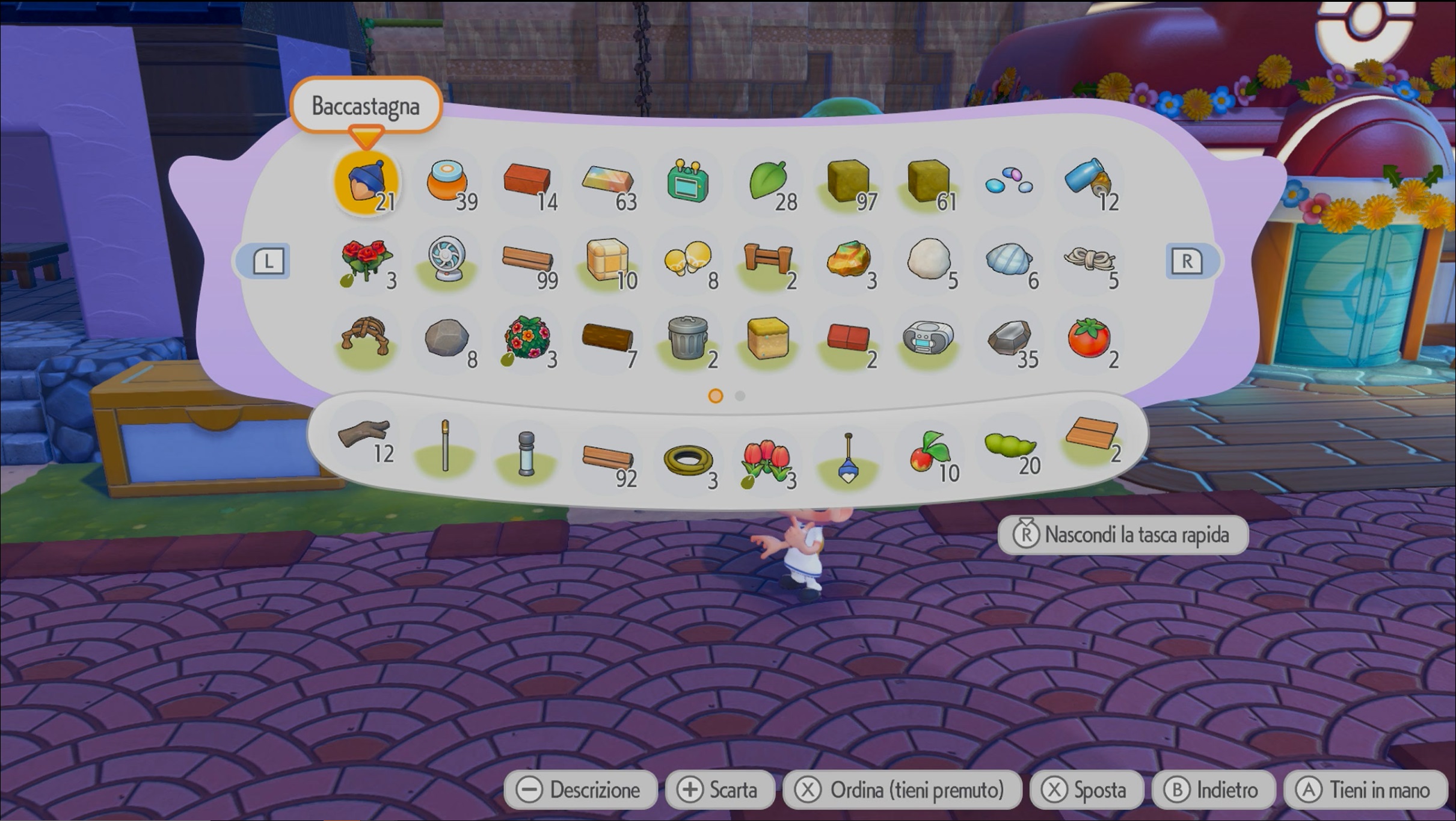Open the item Descrizione

(x=580, y=790)
